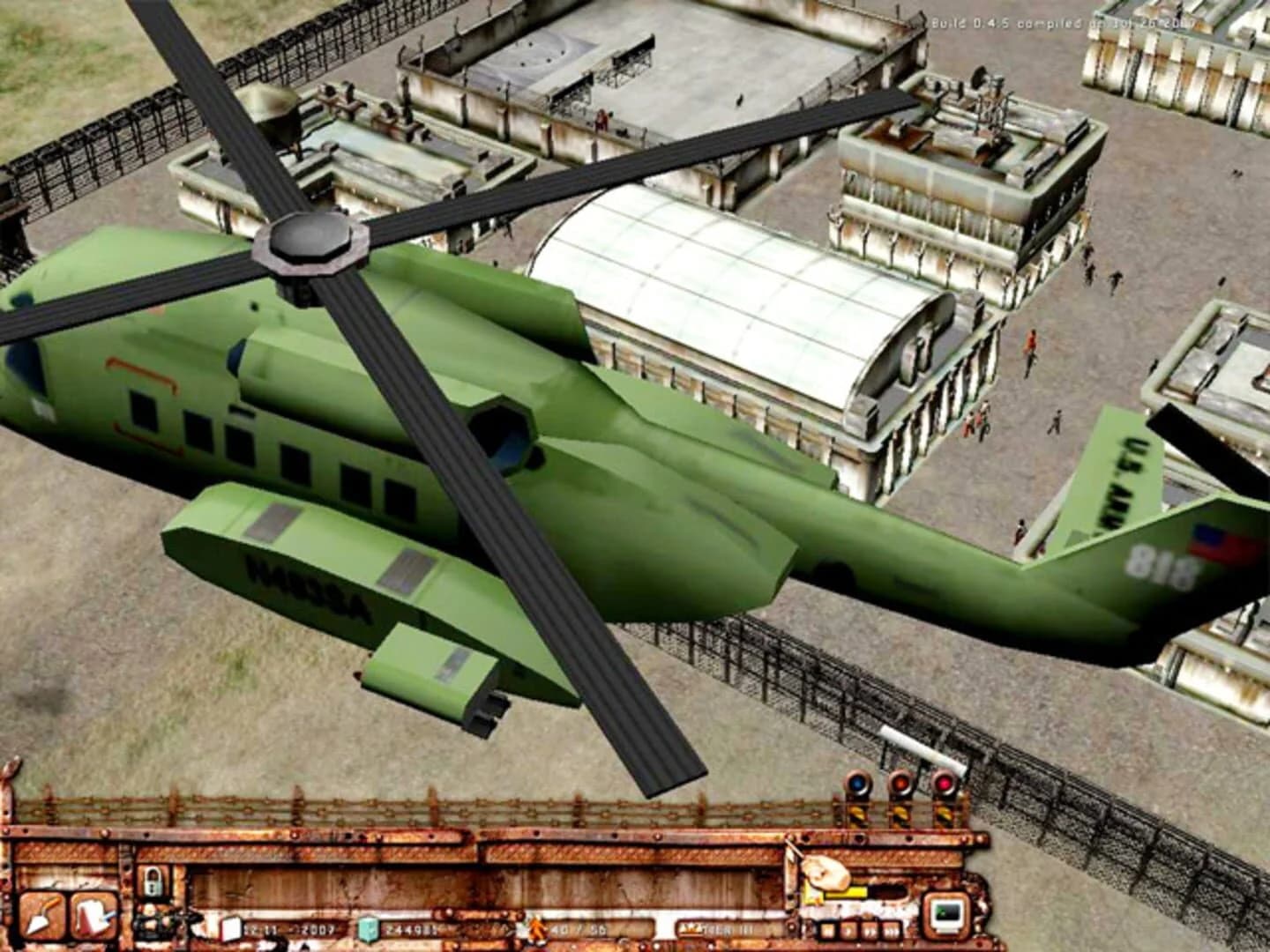Pause the game with the II button

point(828,929)
